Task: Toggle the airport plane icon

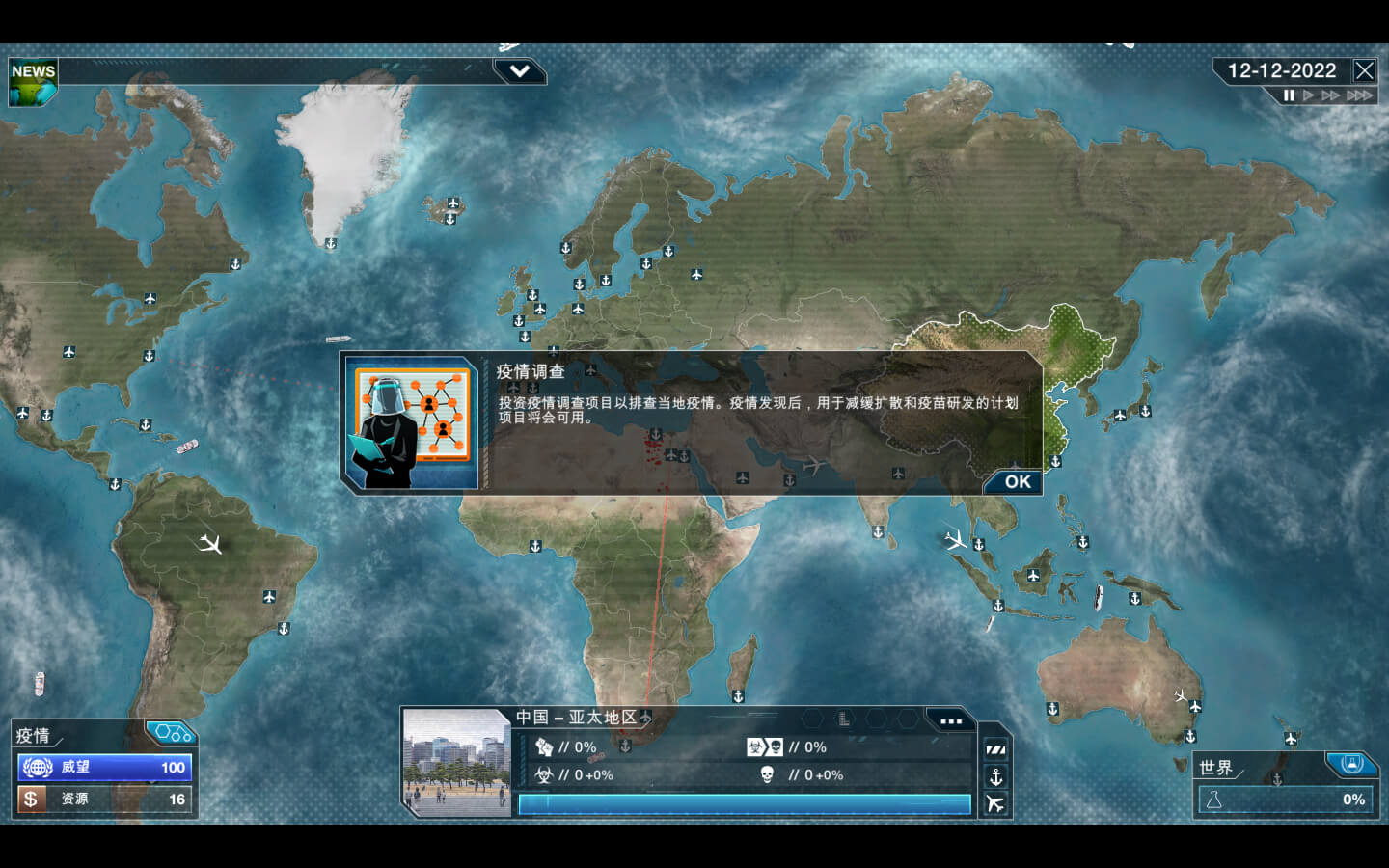Action: [x=995, y=803]
